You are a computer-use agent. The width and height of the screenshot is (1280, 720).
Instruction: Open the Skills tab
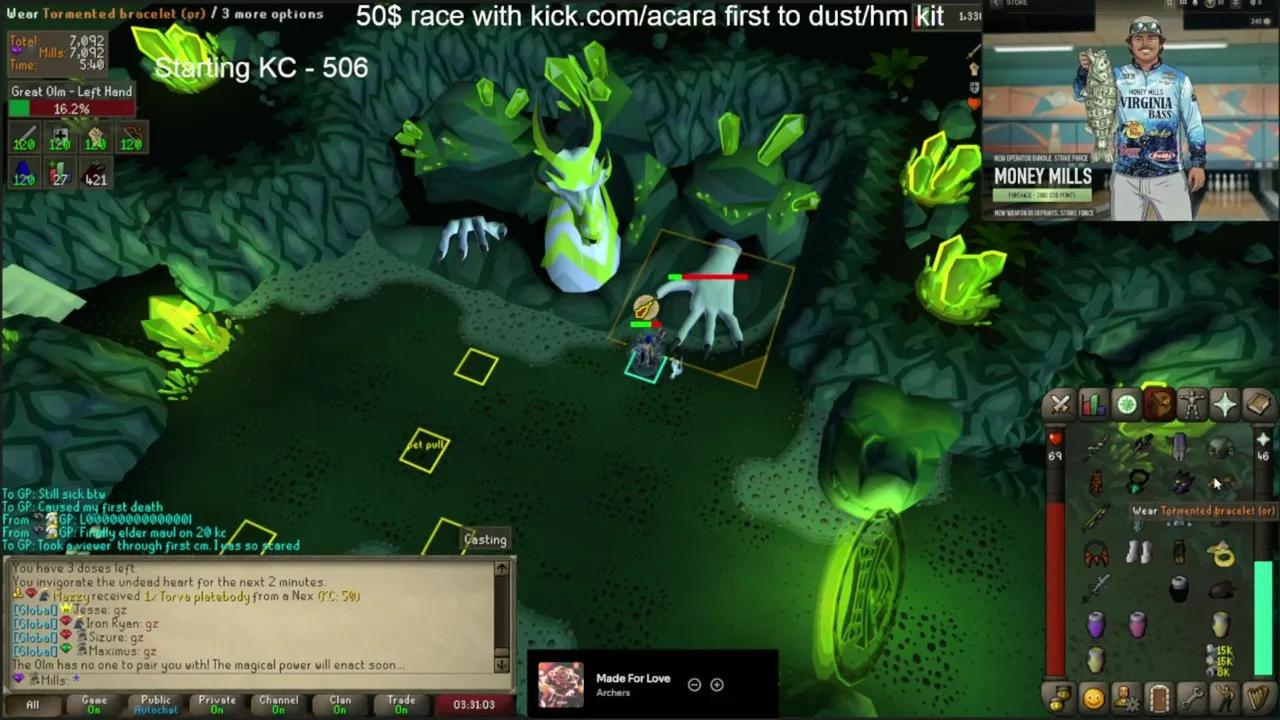(1093, 403)
